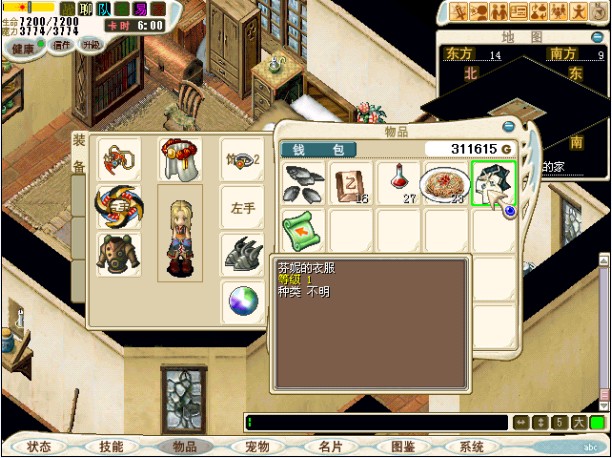Open the 名片 name card menu
The height and width of the screenshot is (458, 612).
click(x=330, y=447)
